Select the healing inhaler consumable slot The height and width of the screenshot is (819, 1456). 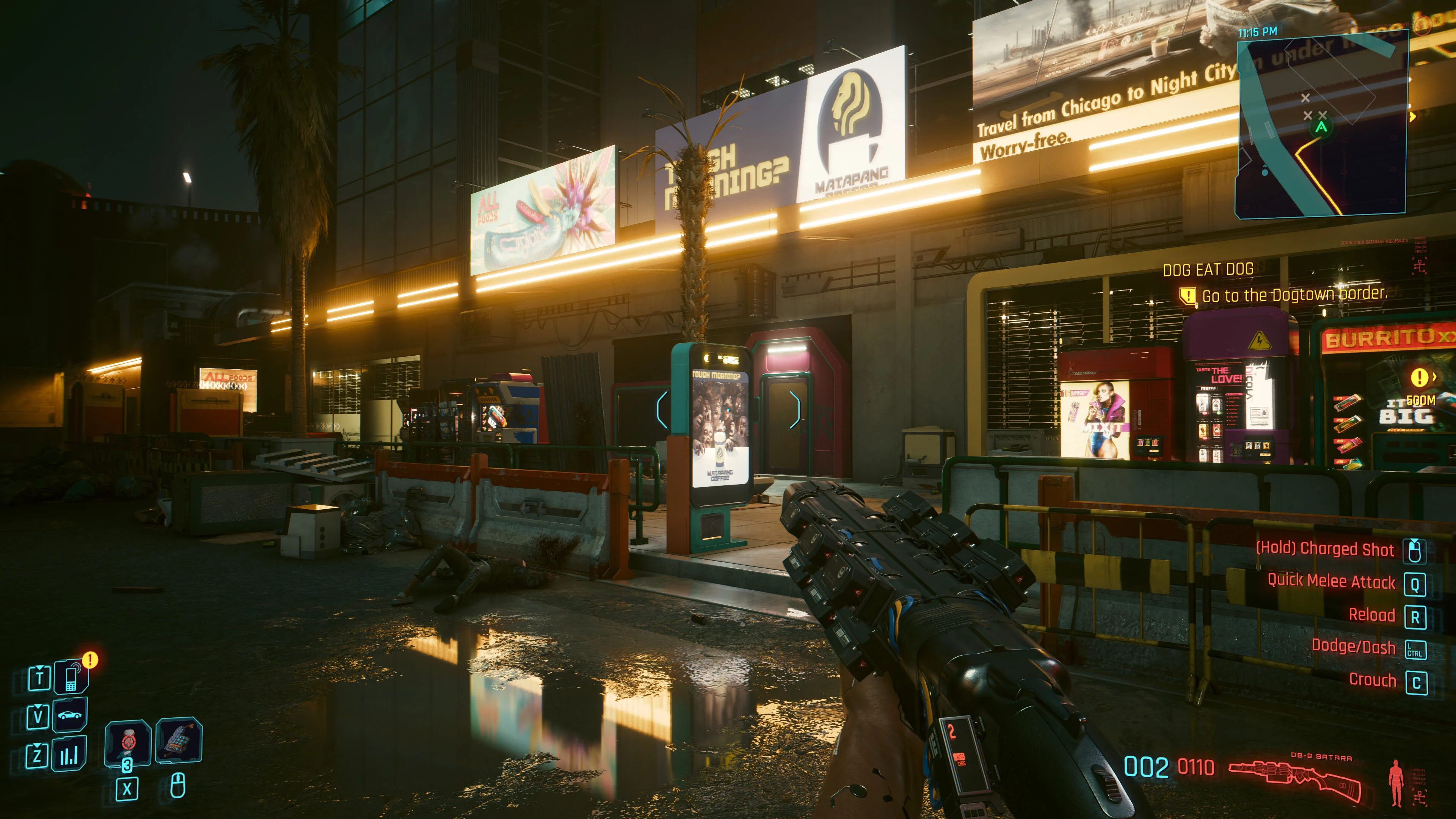(x=128, y=742)
